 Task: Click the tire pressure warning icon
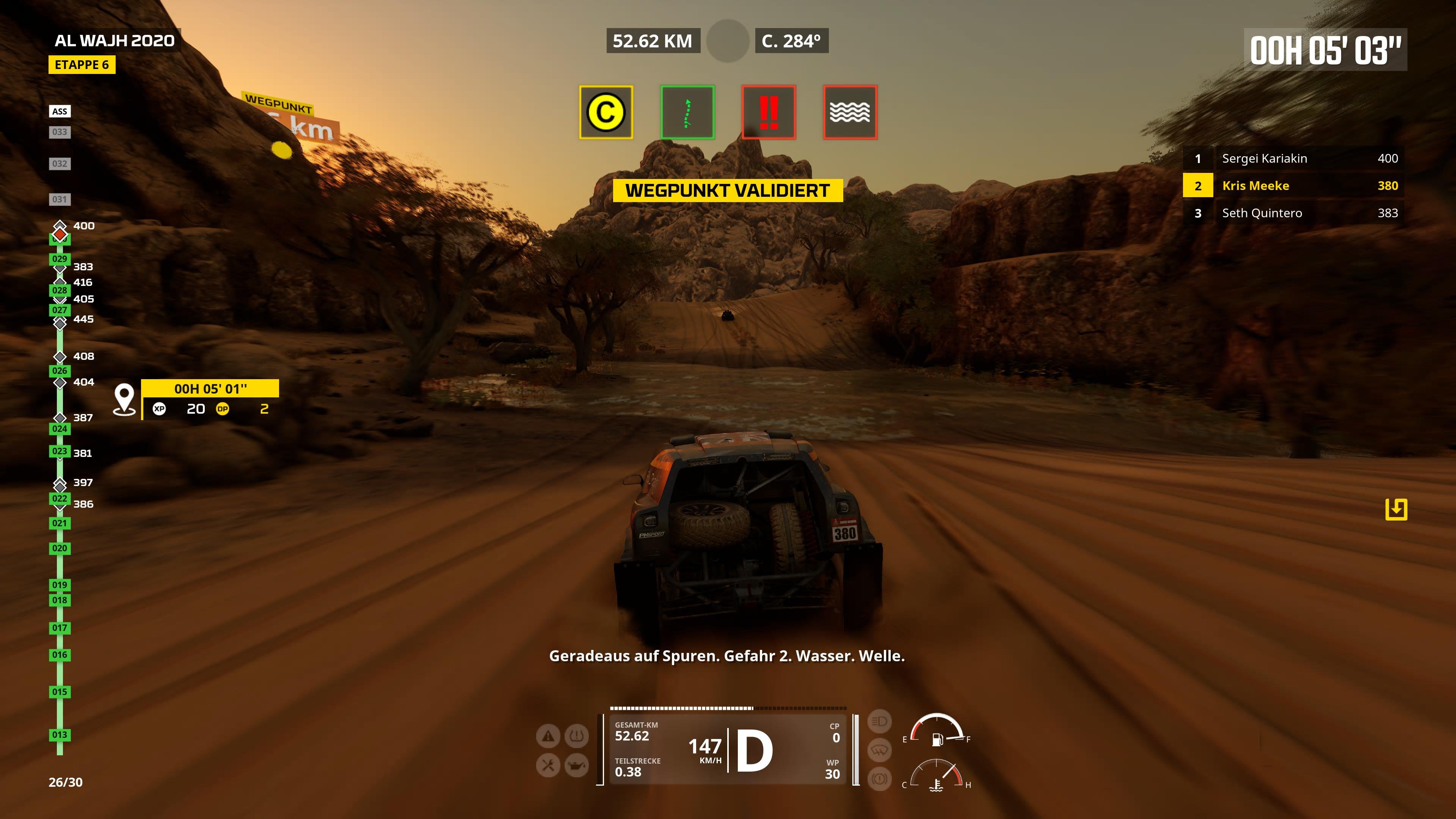576,736
